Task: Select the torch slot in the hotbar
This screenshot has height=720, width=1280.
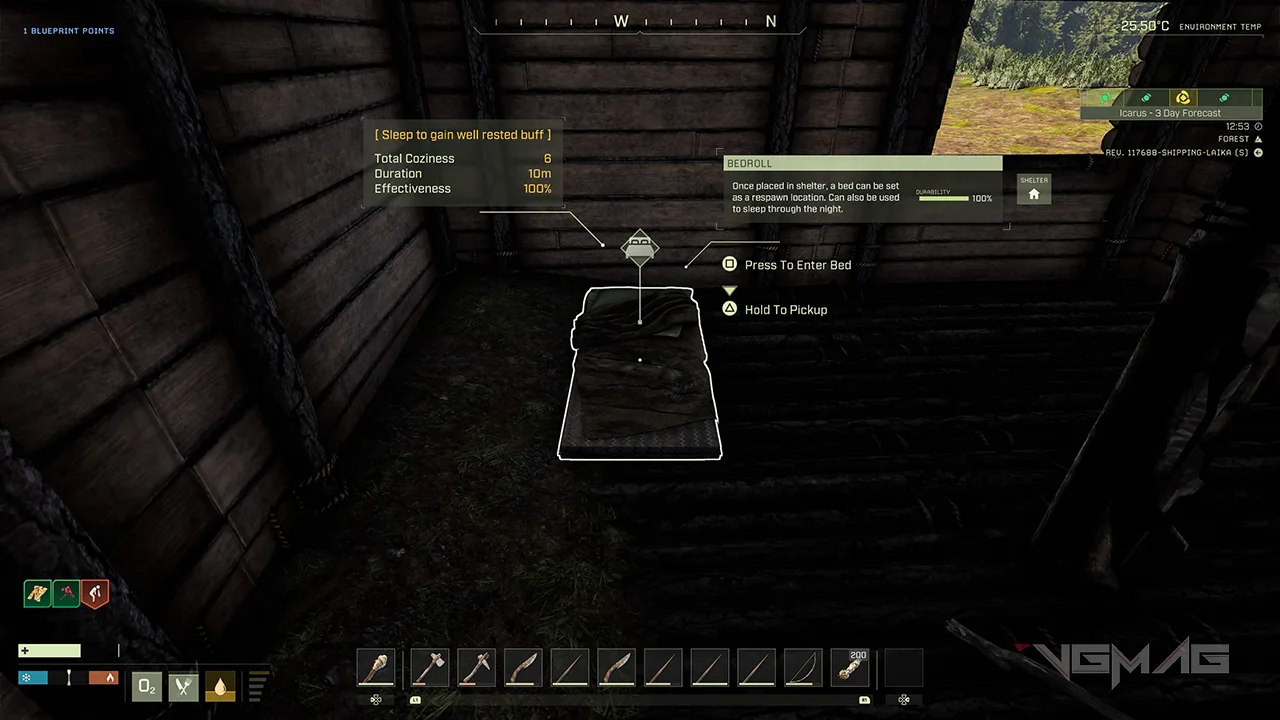Action: click(376, 668)
